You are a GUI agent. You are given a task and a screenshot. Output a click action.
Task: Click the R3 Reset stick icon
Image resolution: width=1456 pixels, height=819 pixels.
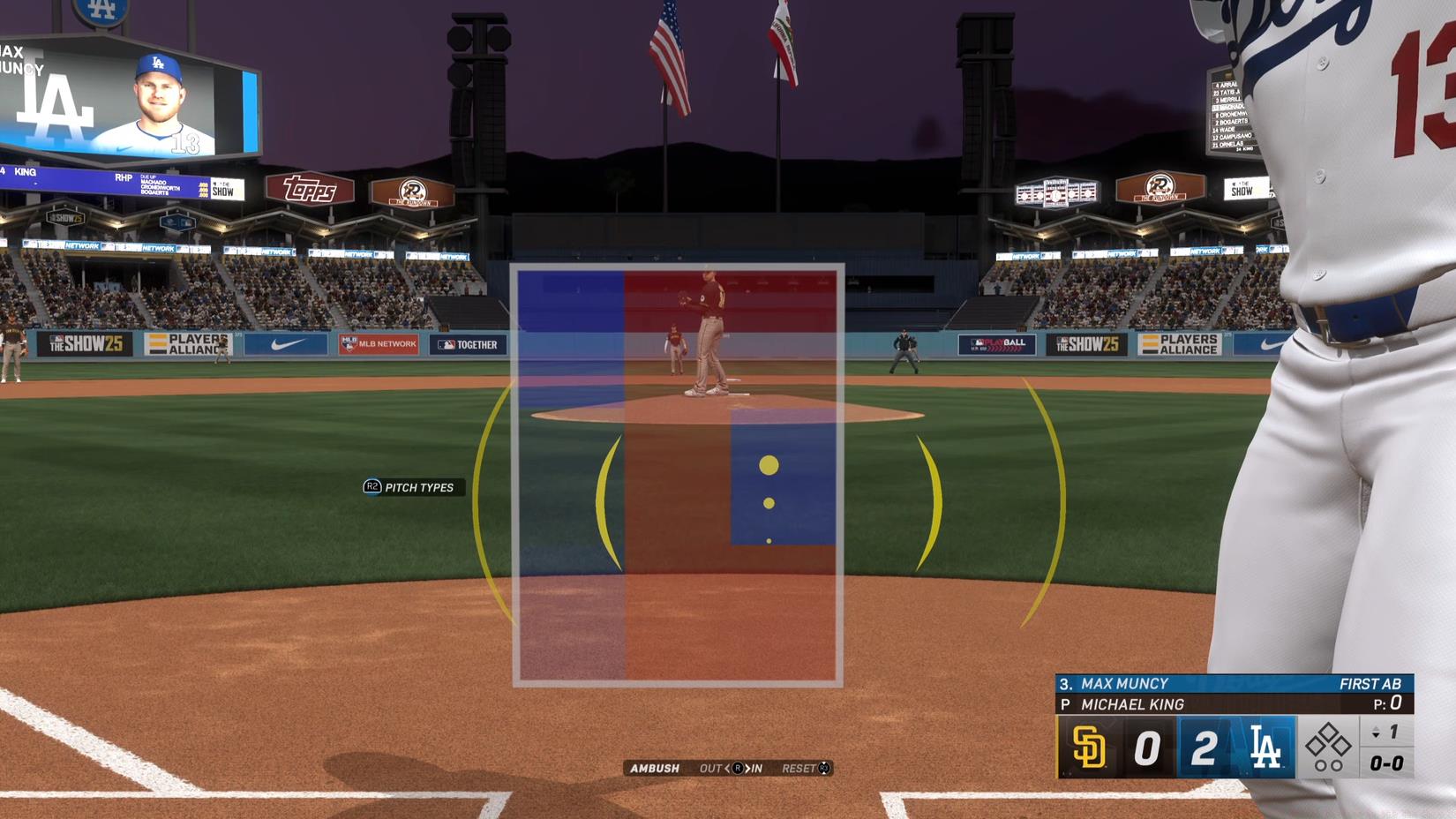[824, 769]
